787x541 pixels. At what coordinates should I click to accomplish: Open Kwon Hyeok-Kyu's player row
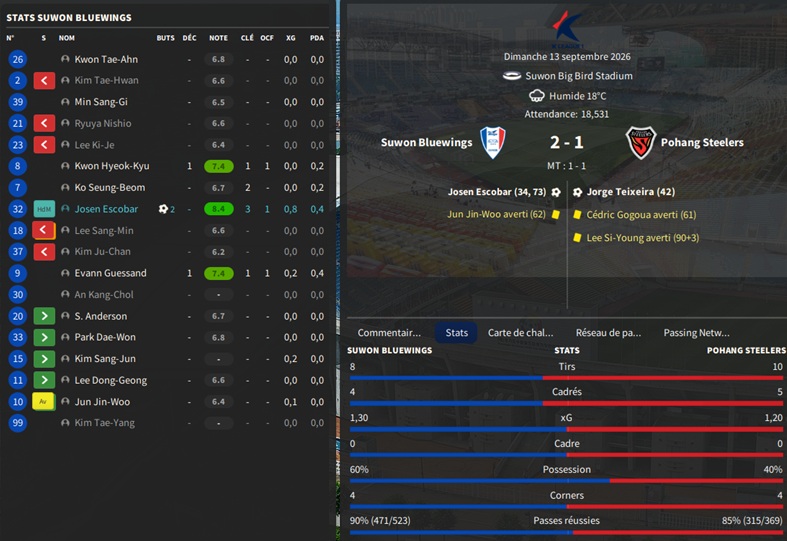(x=111, y=166)
